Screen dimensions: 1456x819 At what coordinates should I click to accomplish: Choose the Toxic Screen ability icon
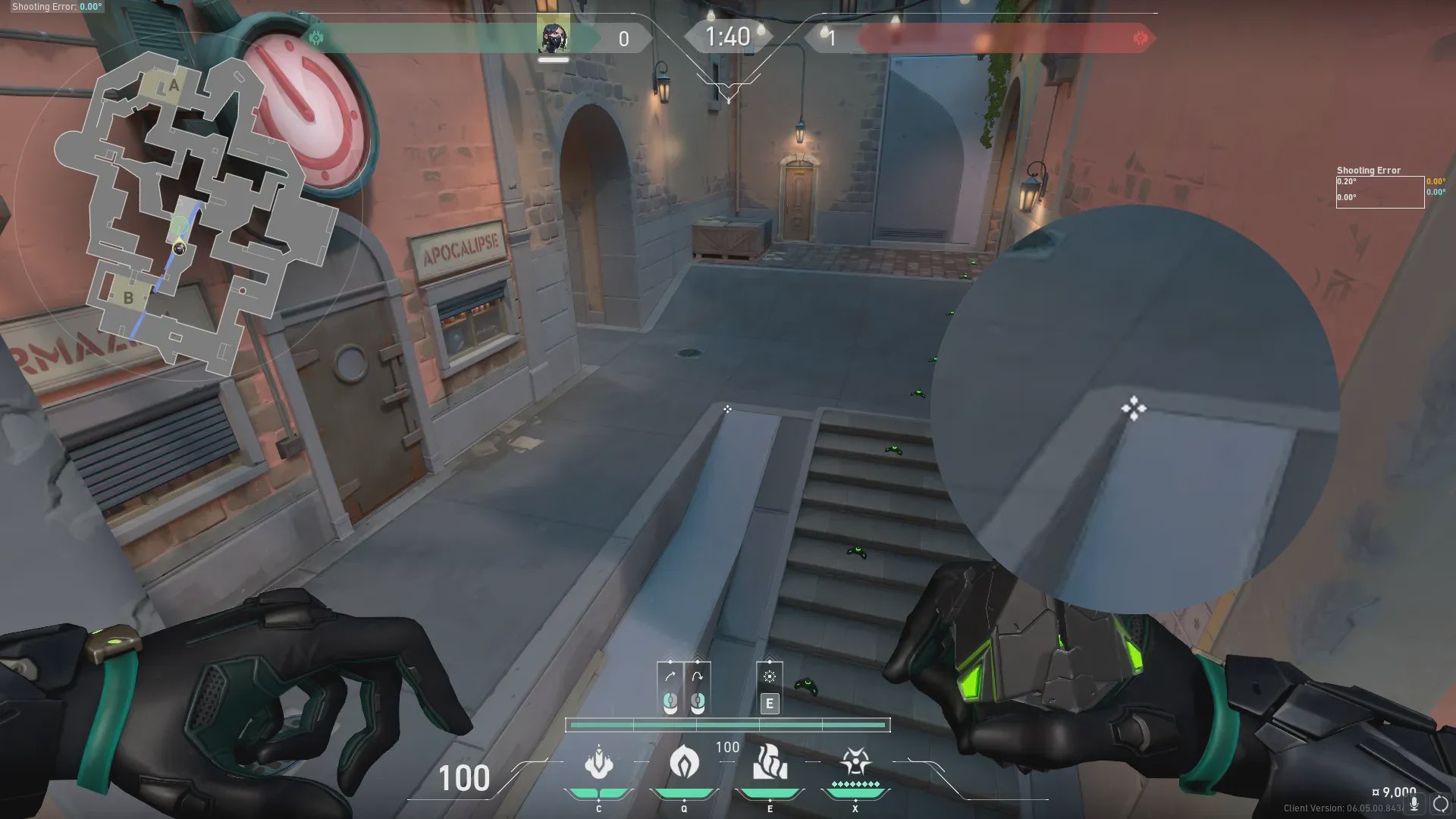(x=770, y=763)
